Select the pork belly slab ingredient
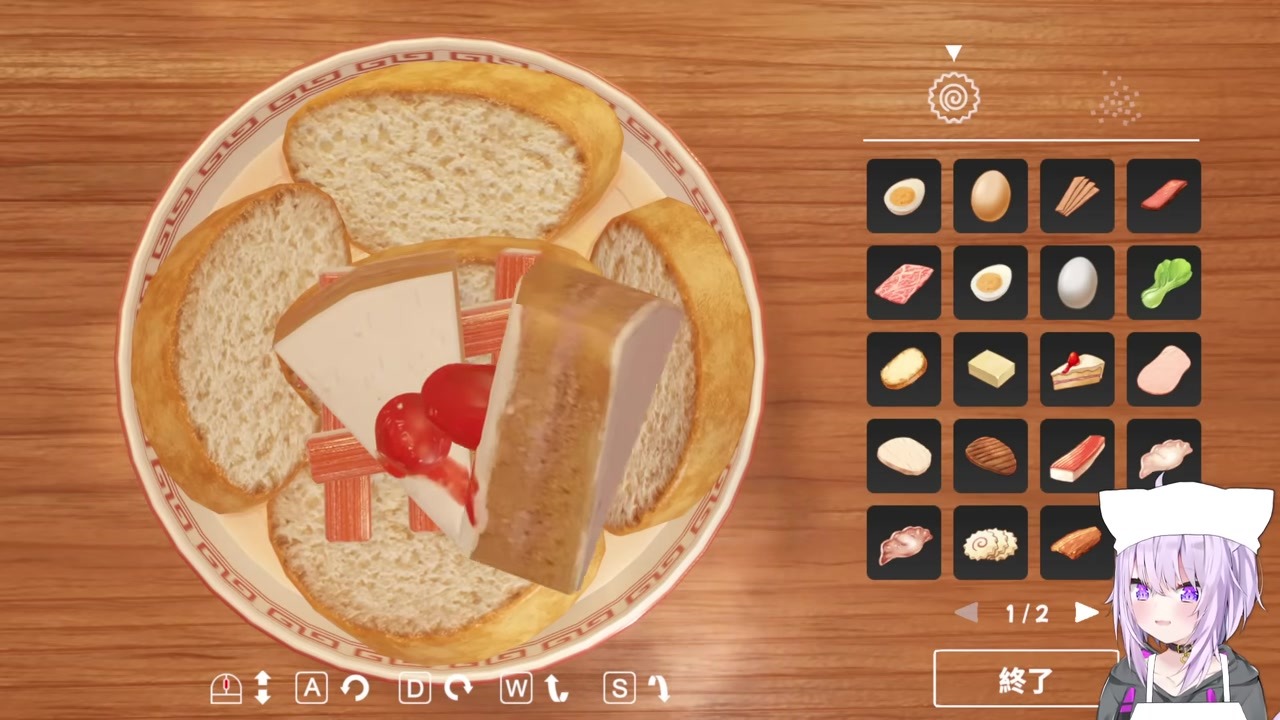The image size is (1280, 720). point(1076,543)
